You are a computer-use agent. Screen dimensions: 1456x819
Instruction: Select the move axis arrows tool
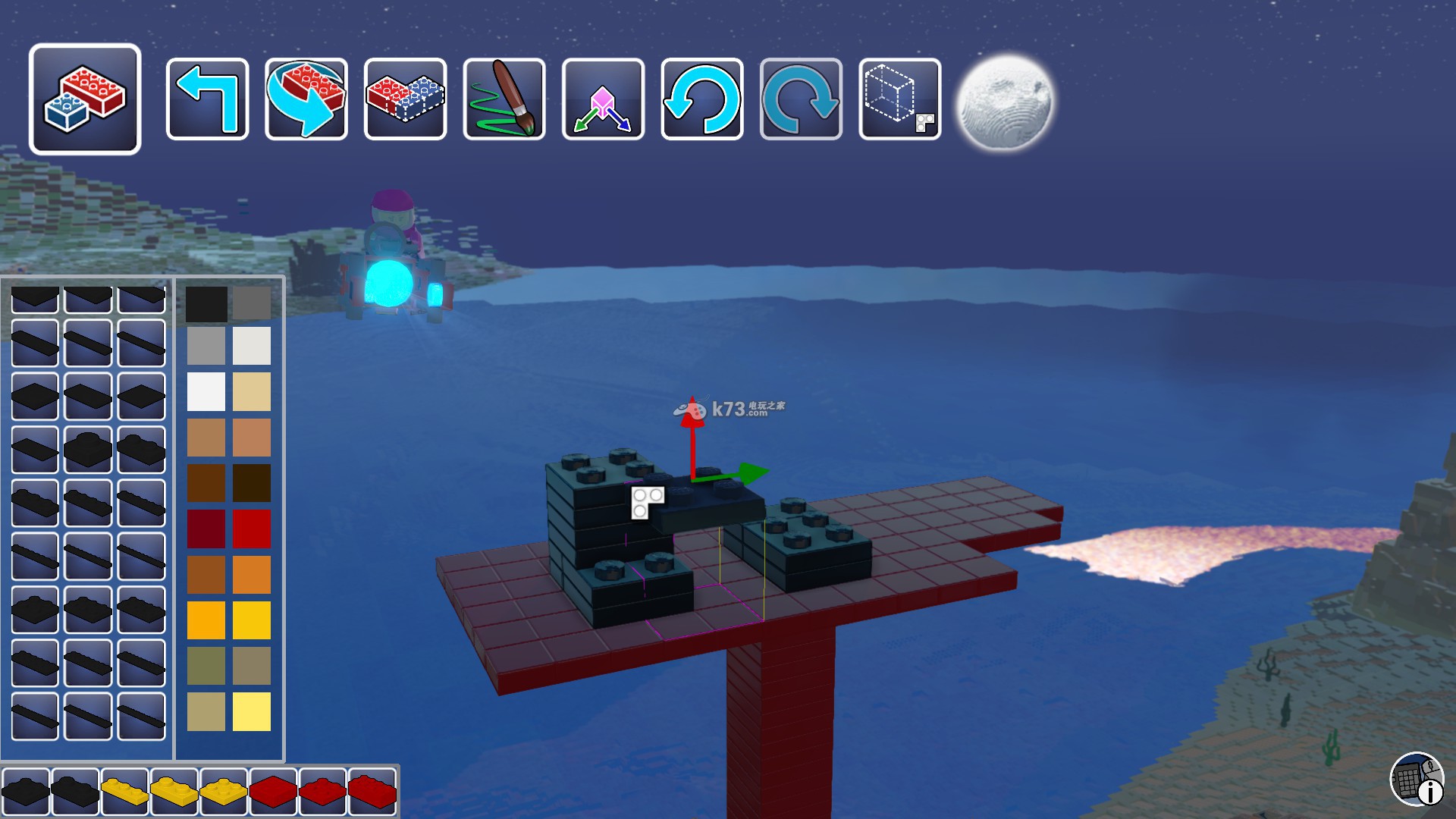click(x=603, y=99)
